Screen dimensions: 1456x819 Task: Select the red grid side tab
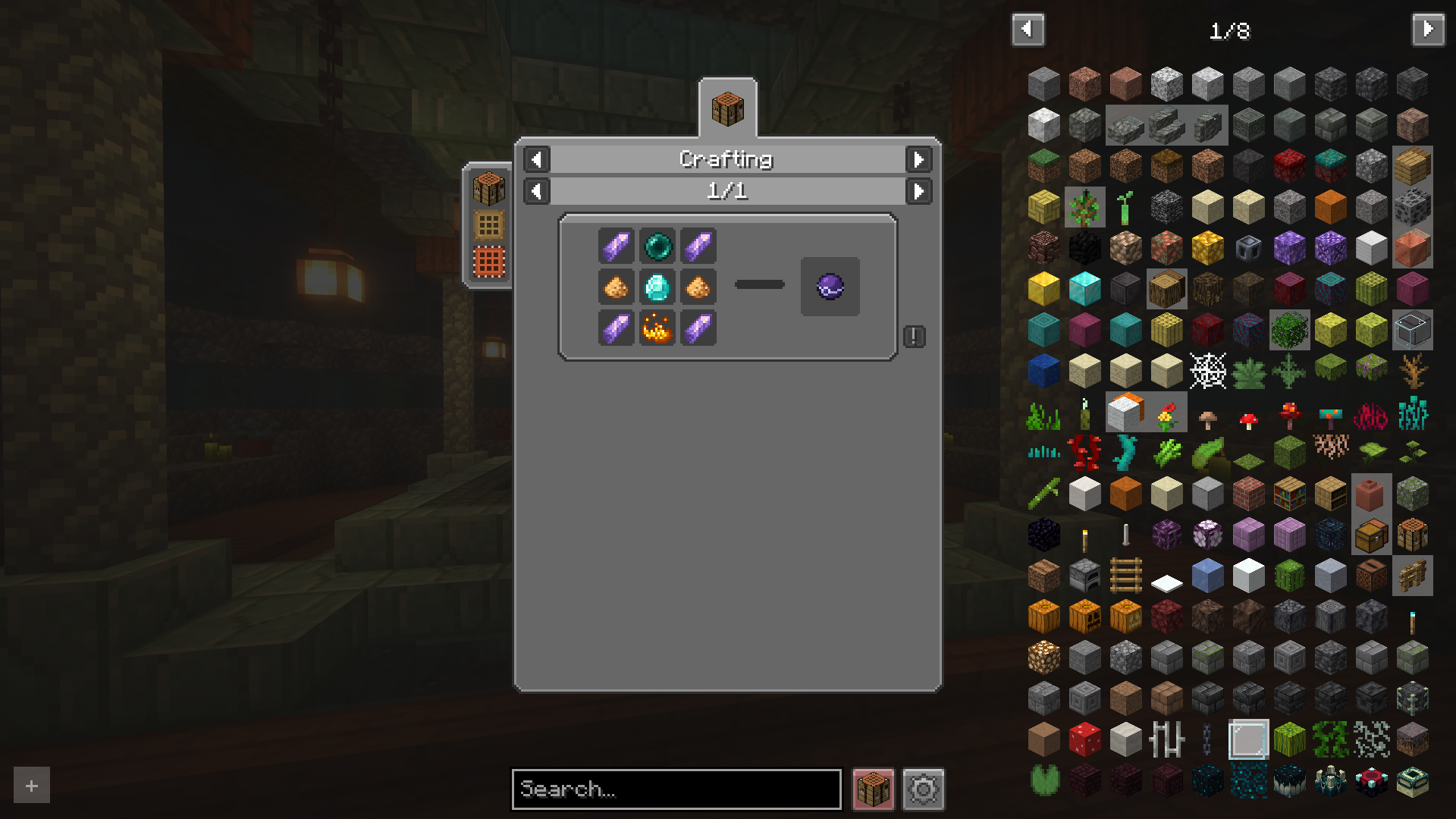pyautogui.click(x=488, y=262)
